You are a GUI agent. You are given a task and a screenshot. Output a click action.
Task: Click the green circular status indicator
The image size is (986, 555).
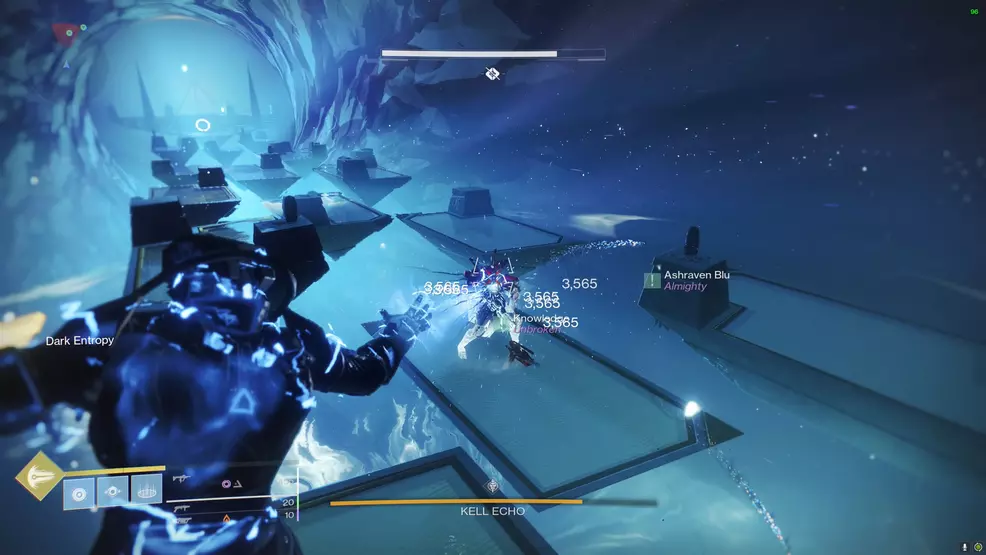pyautogui.click(x=977, y=546)
